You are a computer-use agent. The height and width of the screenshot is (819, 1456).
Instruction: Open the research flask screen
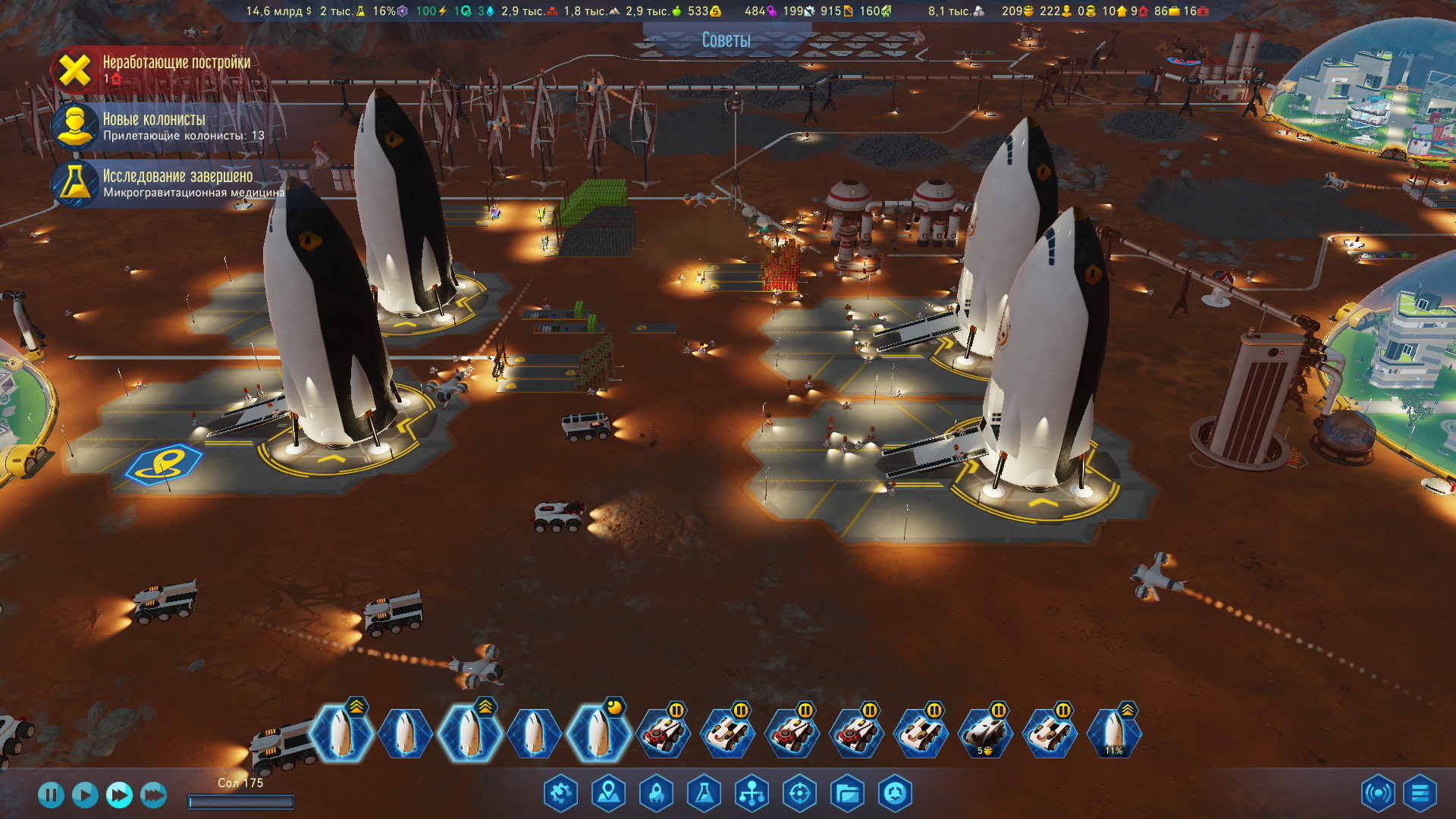point(704,794)
